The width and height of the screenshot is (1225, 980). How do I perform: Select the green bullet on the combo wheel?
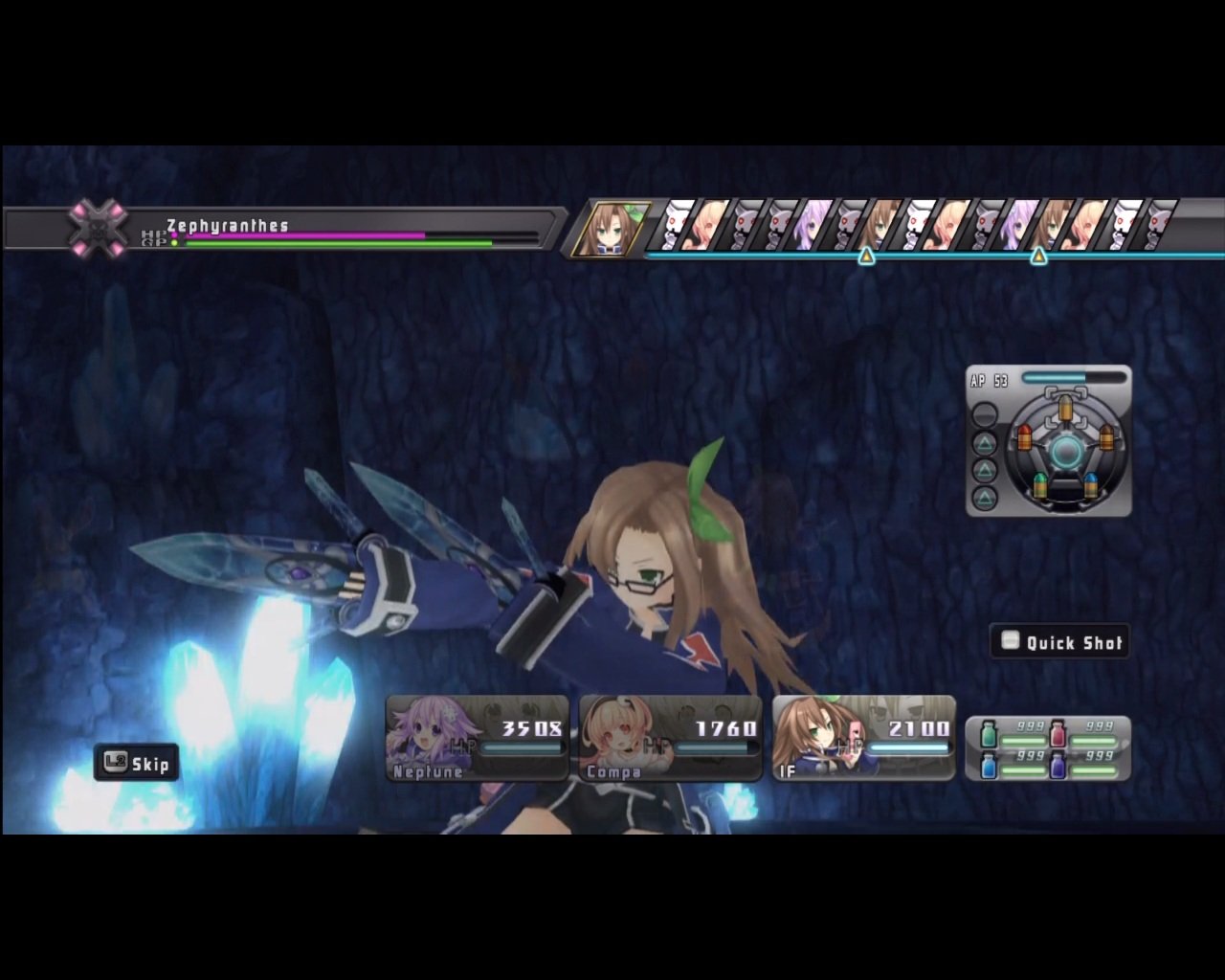[1039, 486]
